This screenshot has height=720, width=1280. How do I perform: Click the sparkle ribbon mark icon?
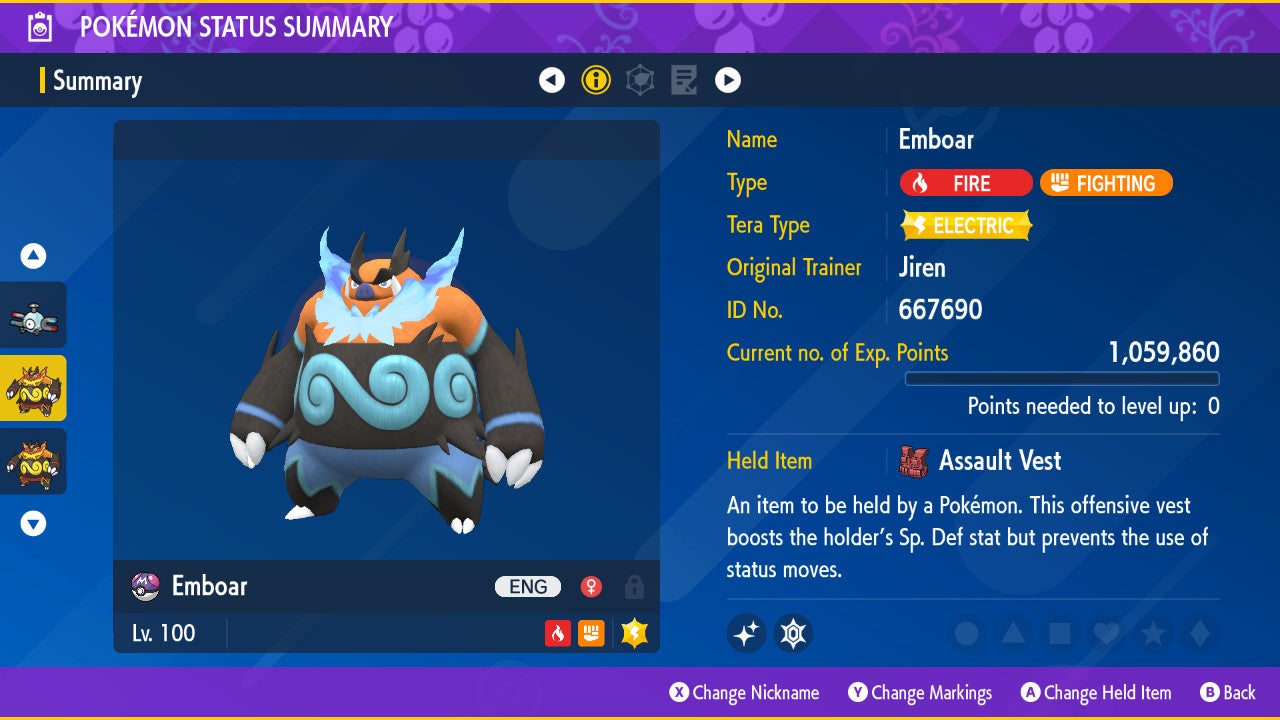pyautogui.click(x=746, y=633)
